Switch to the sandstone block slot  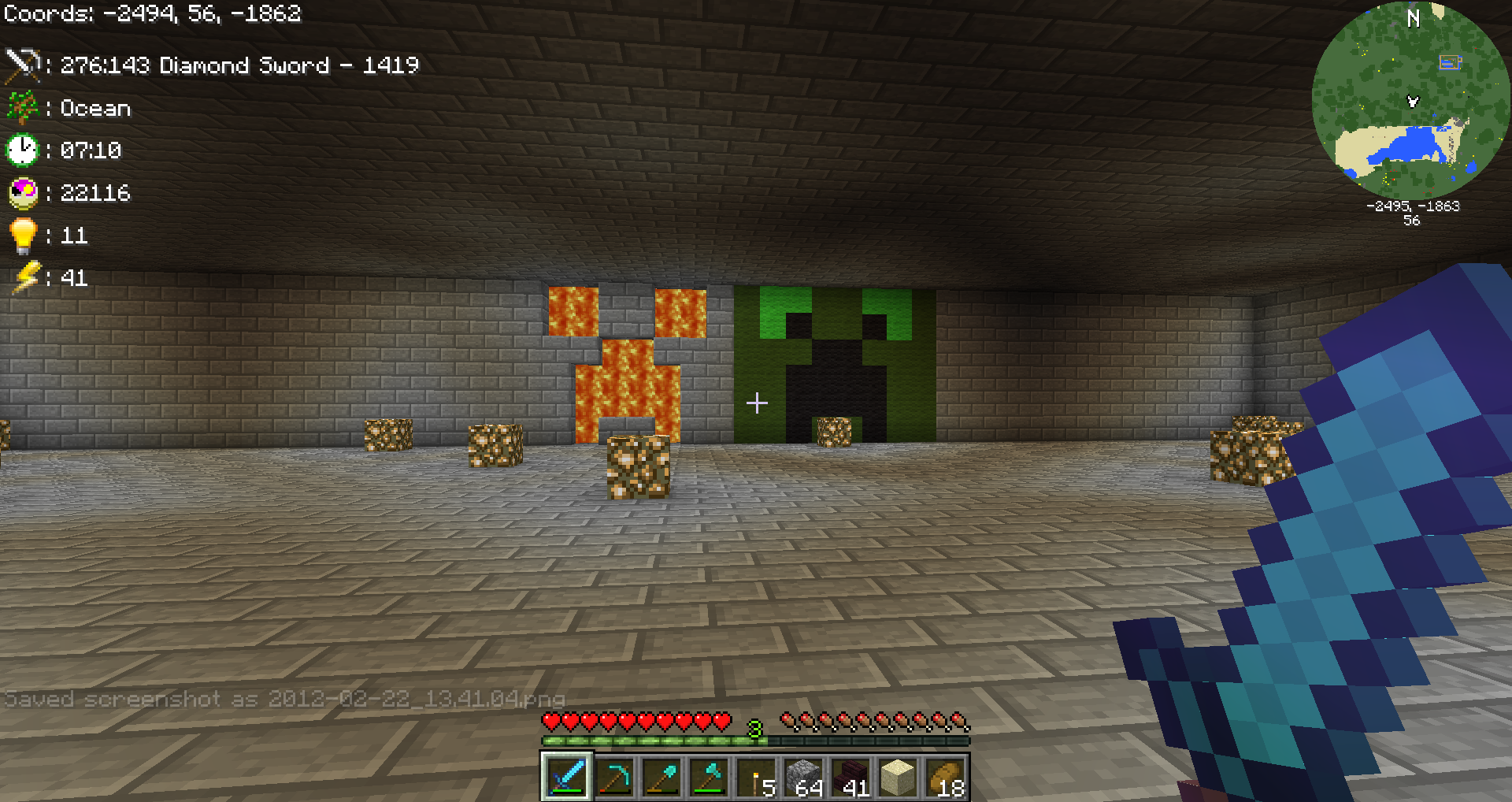tap(899, 777)
